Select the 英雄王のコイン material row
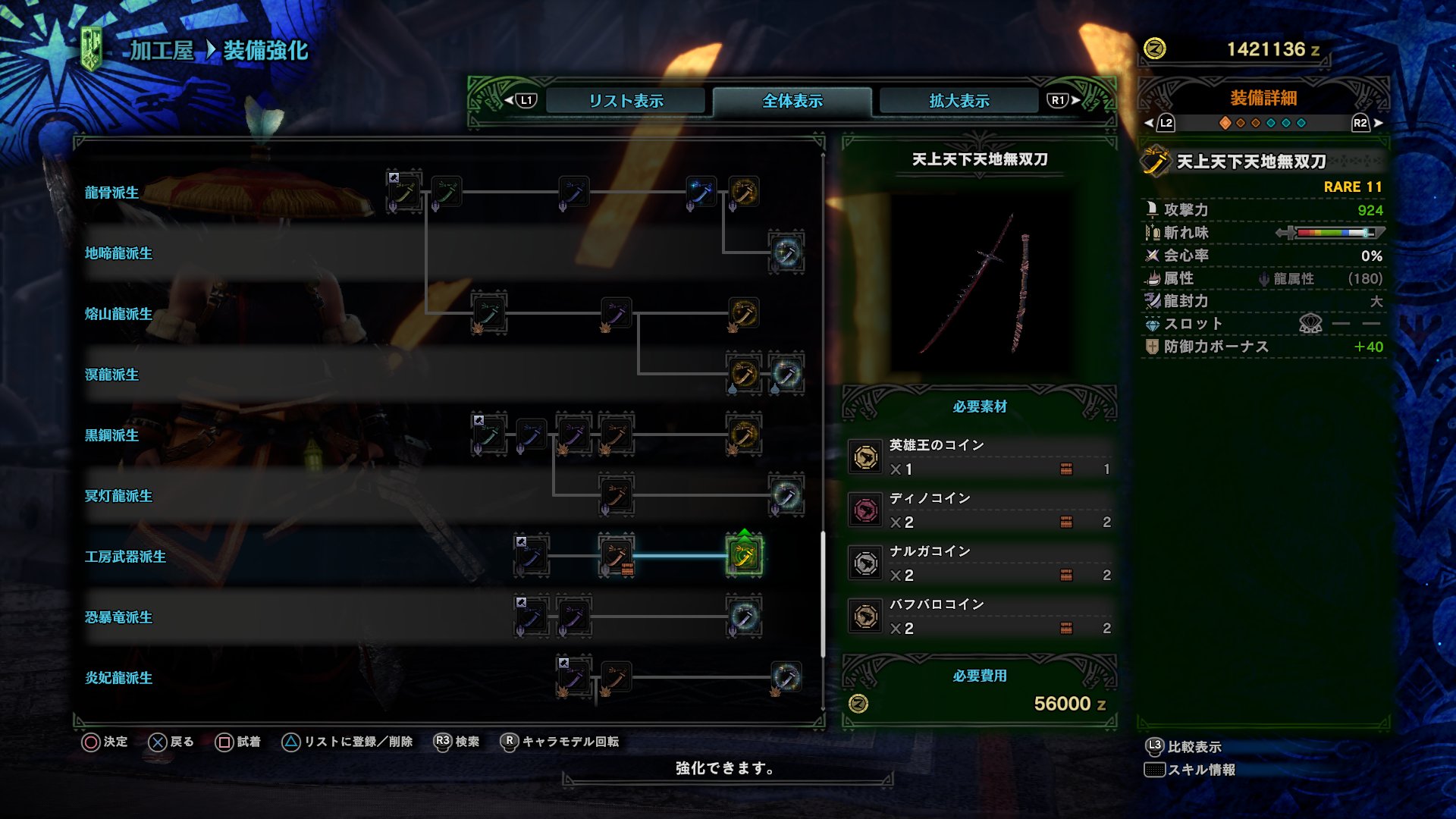 pos(980,457)
